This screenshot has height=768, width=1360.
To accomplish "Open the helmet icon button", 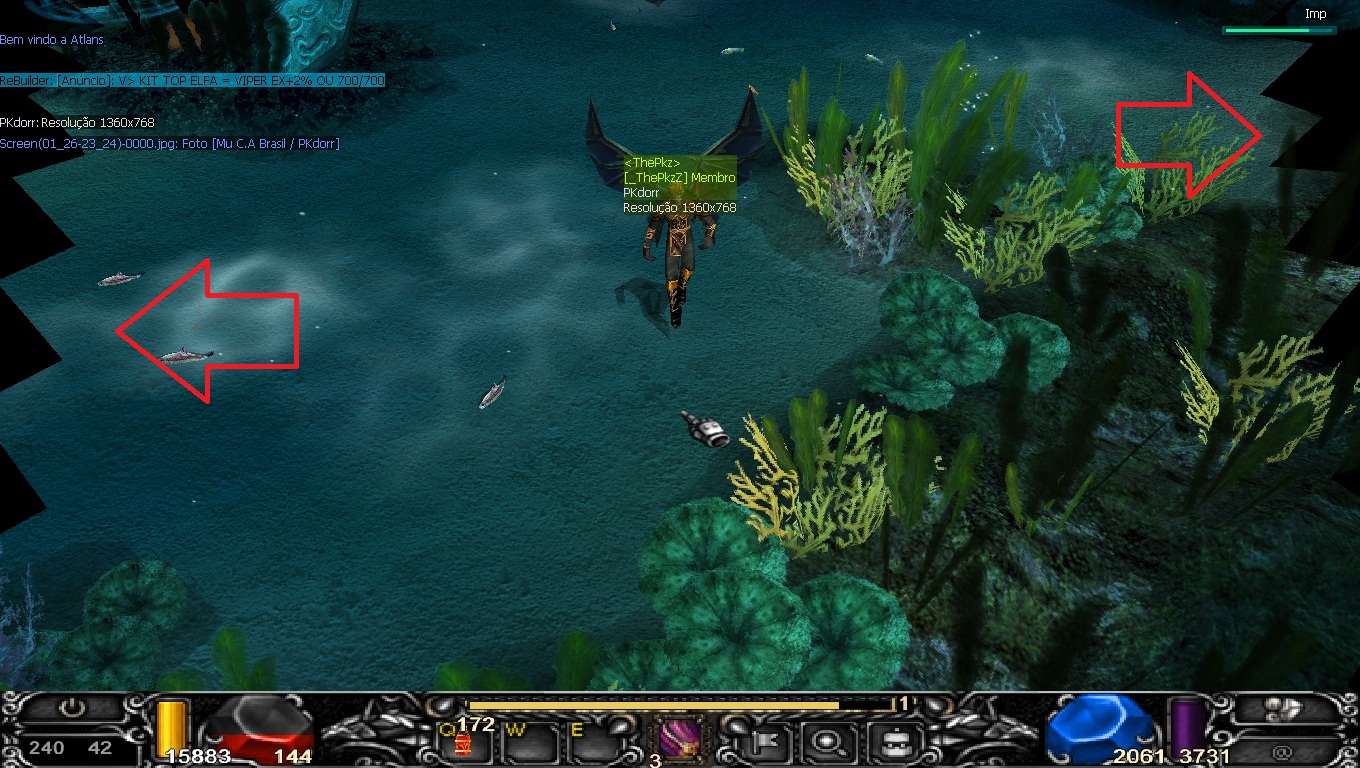I will [886, 742].
